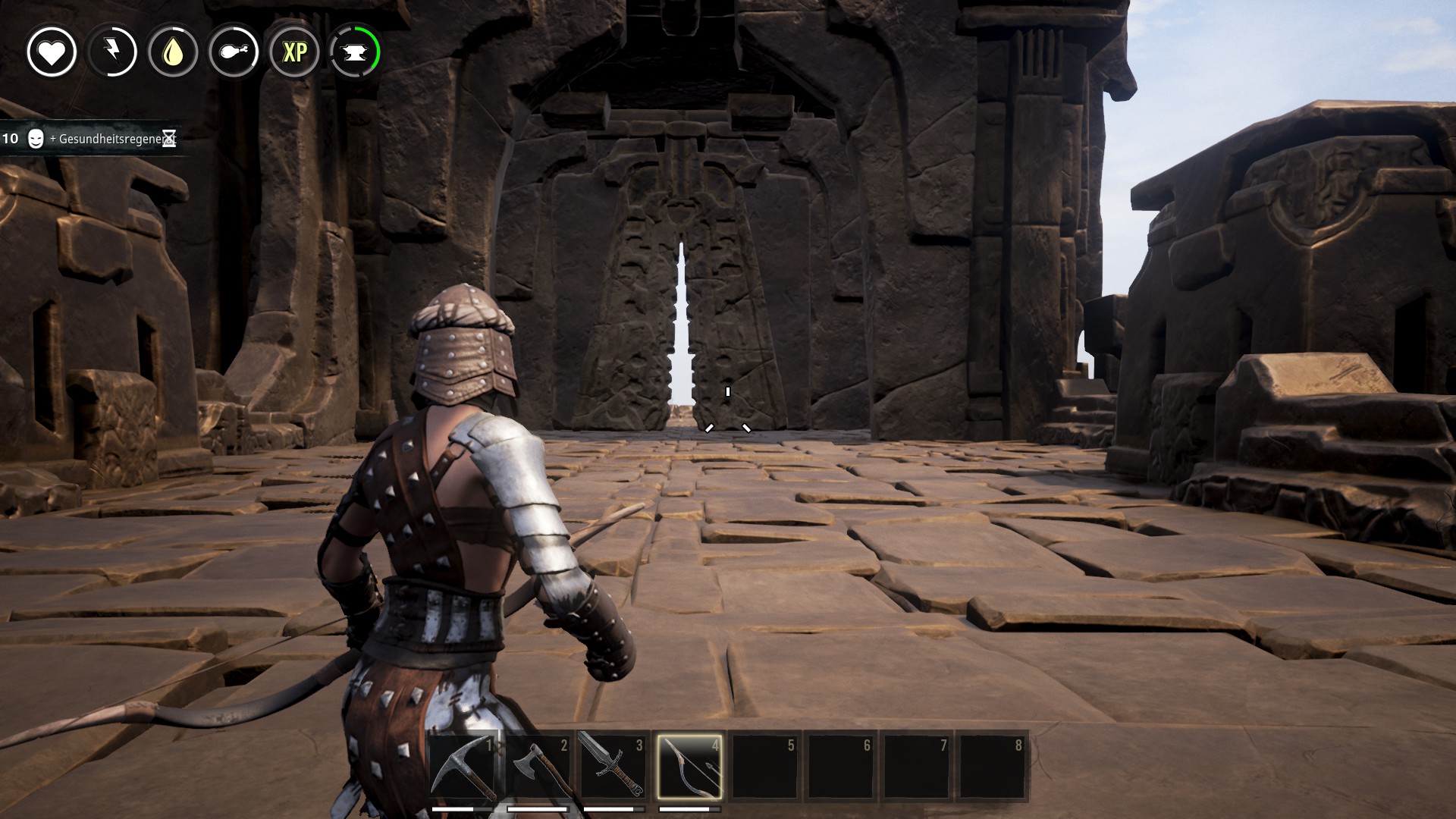
Task: Equip the sword in hotbar slot 3
Action: (613, 767)
